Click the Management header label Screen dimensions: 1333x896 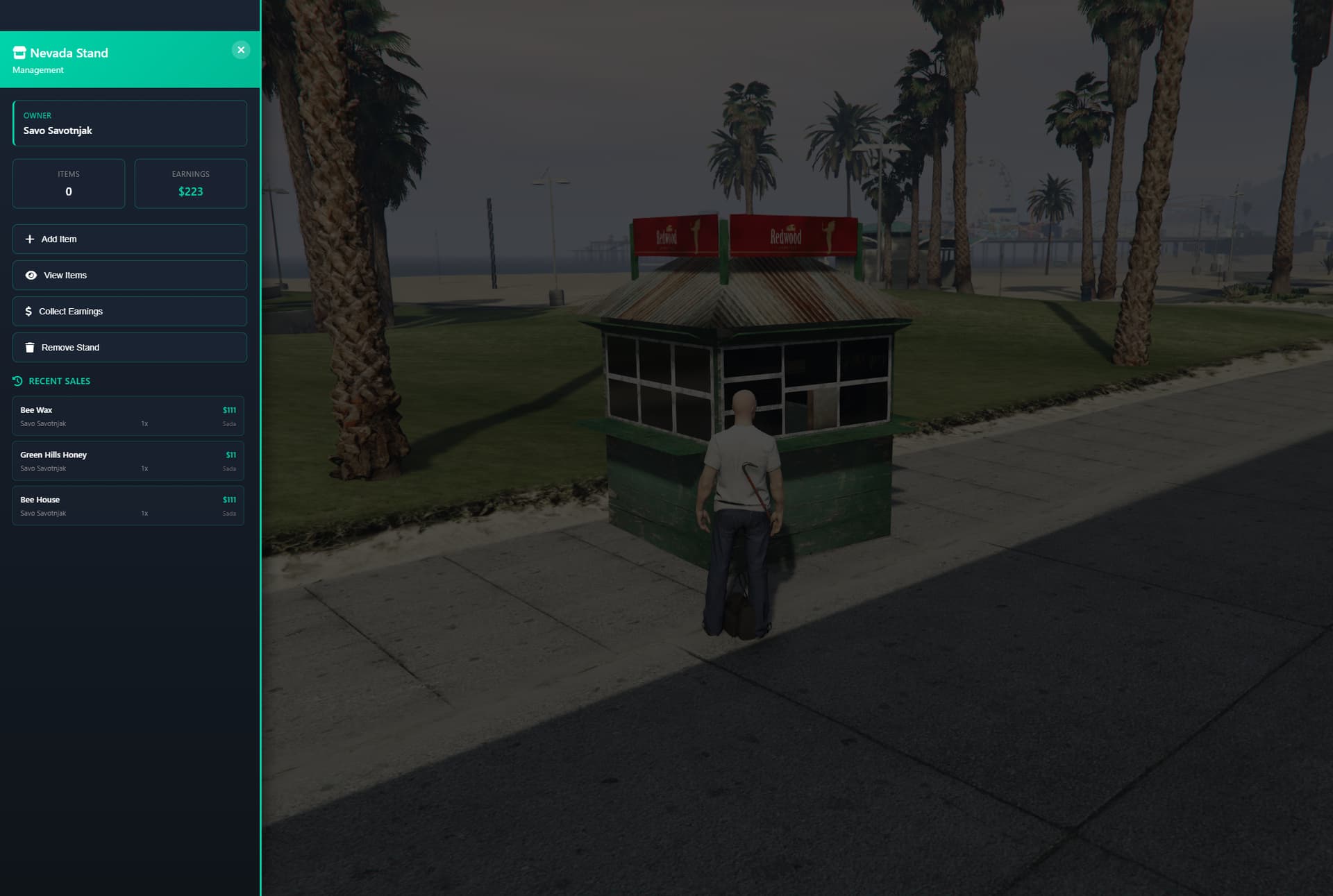40,69
